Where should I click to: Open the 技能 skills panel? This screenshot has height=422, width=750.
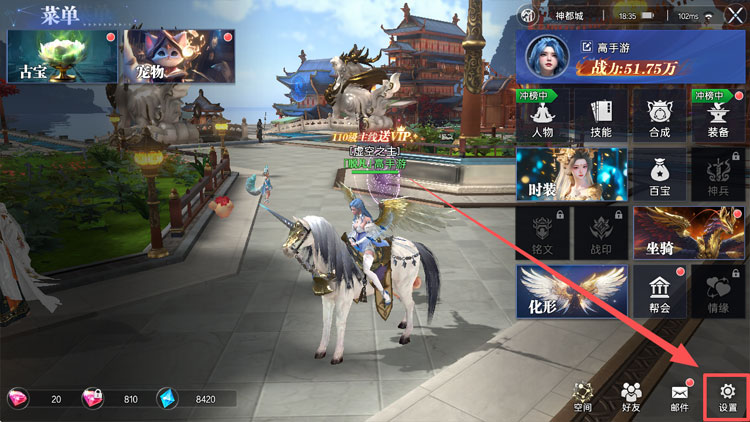pos(601,116)
